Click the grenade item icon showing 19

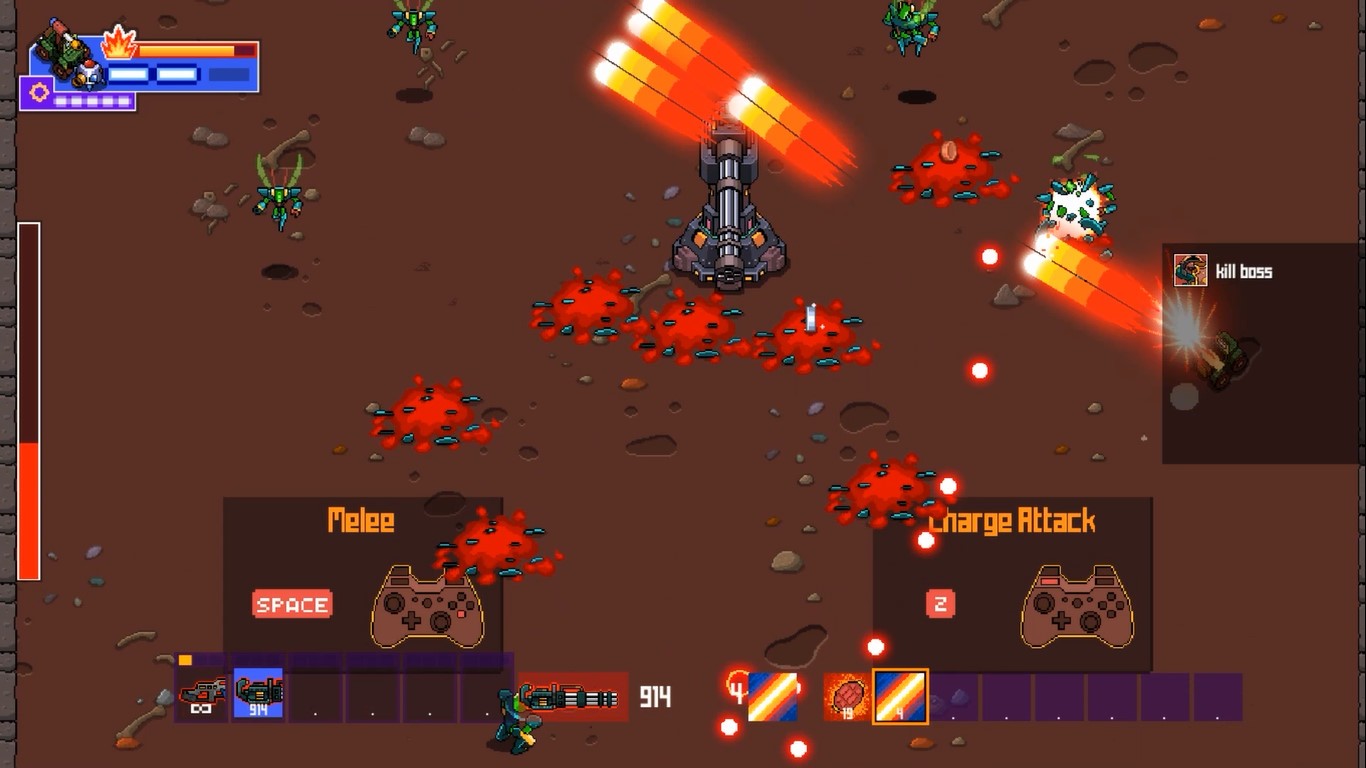847,698
